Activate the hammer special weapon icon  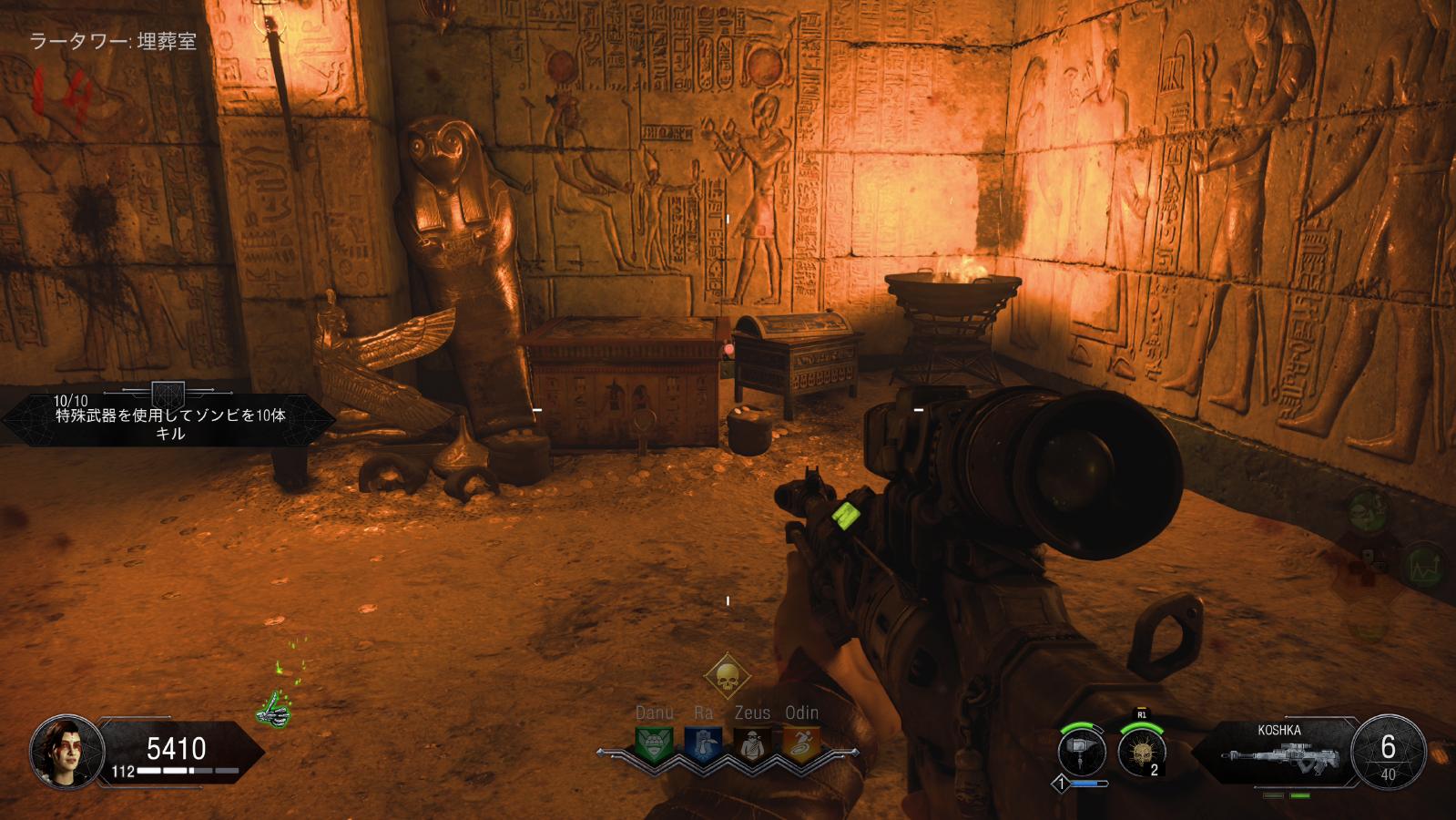tap(1082, 753)
